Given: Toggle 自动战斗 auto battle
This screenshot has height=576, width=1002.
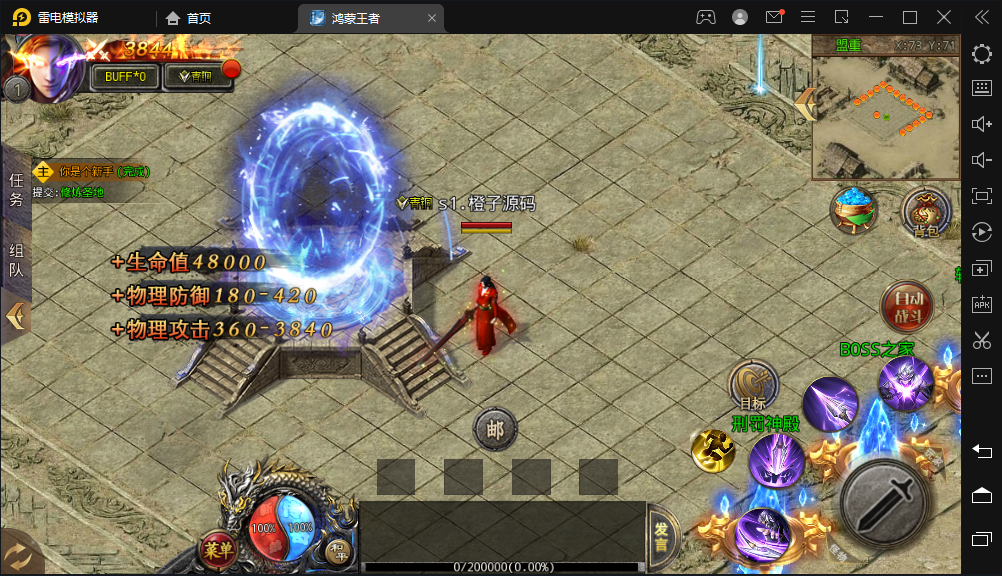Looking at the screenshot, I should [907, 307].
